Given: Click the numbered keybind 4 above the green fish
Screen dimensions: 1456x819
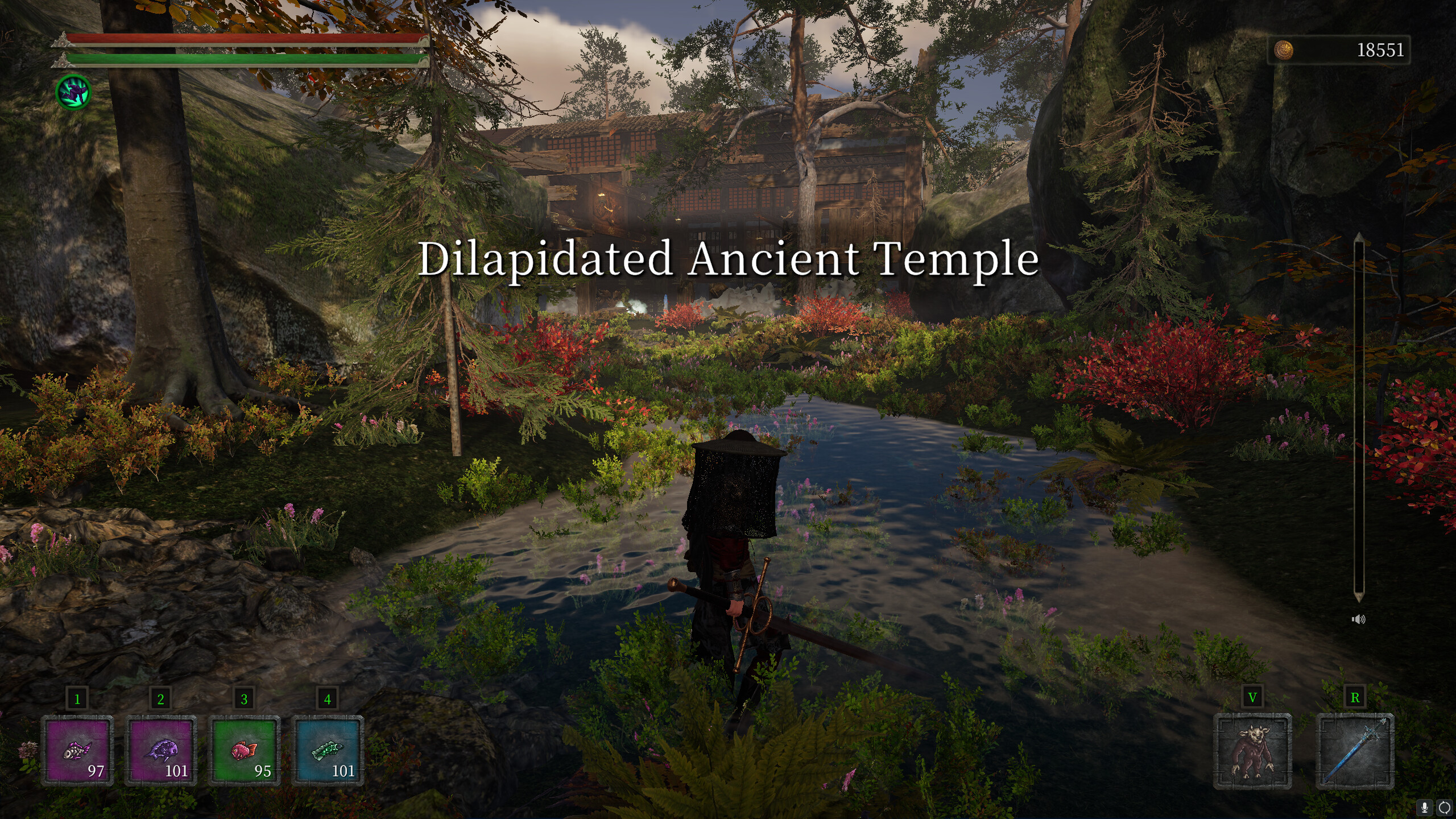Looking at the screenshot, I should click(328, 698).
